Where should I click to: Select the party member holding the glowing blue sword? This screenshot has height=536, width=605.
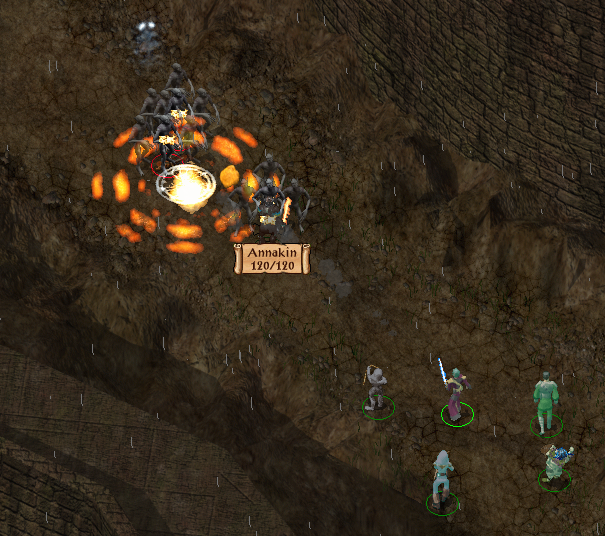click(455, 395)
